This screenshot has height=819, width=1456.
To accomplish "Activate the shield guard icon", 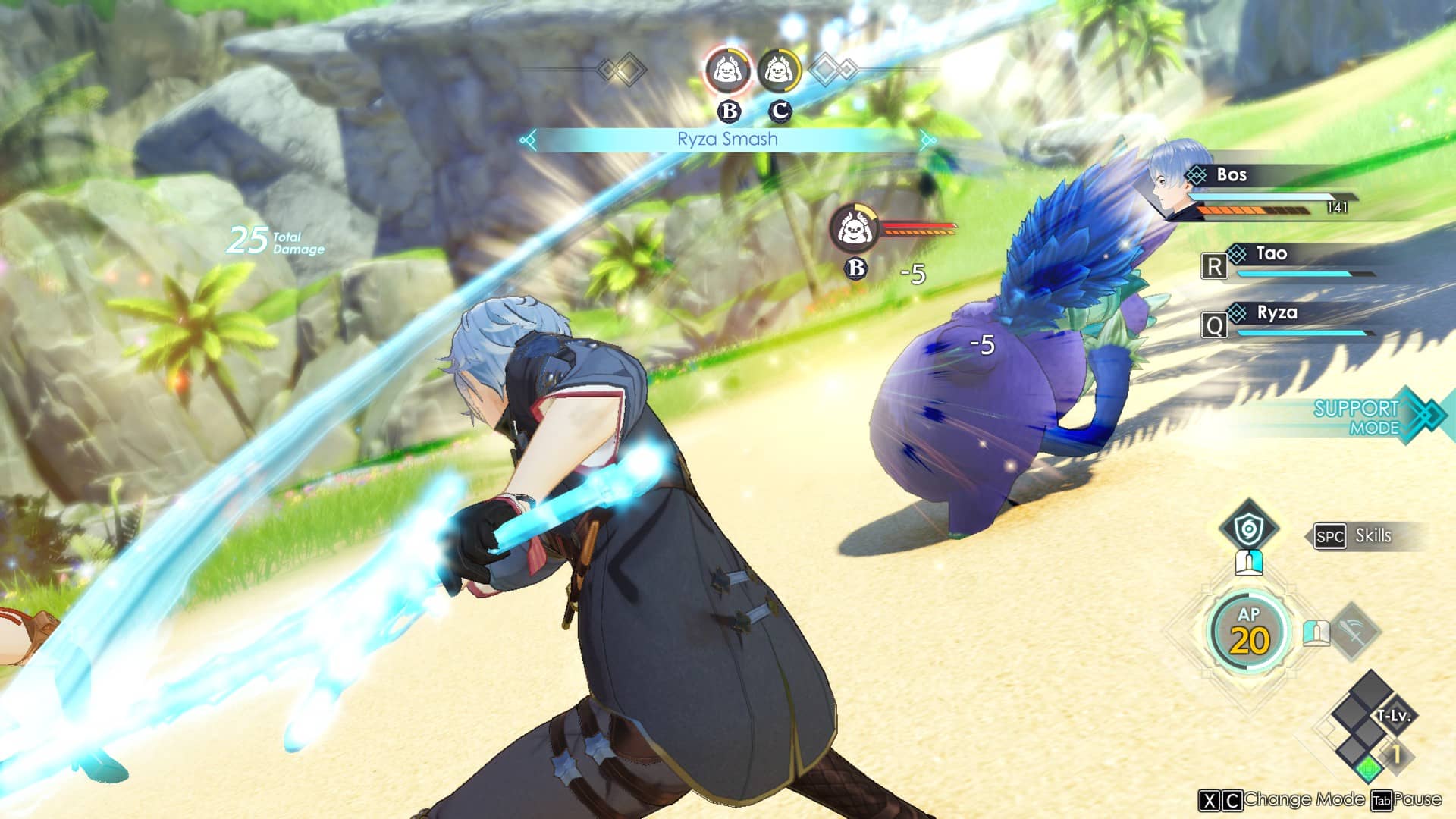I will 1247,529.
